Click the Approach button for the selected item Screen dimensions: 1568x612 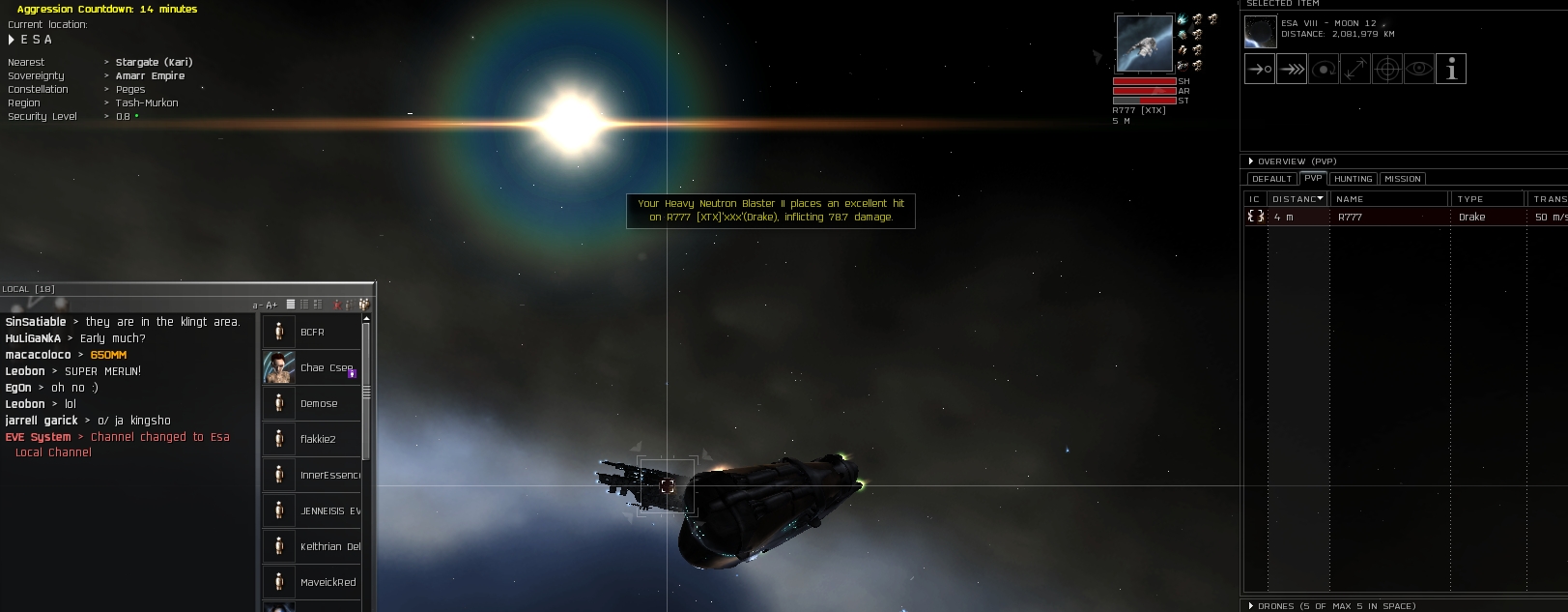click(1260, 69)
